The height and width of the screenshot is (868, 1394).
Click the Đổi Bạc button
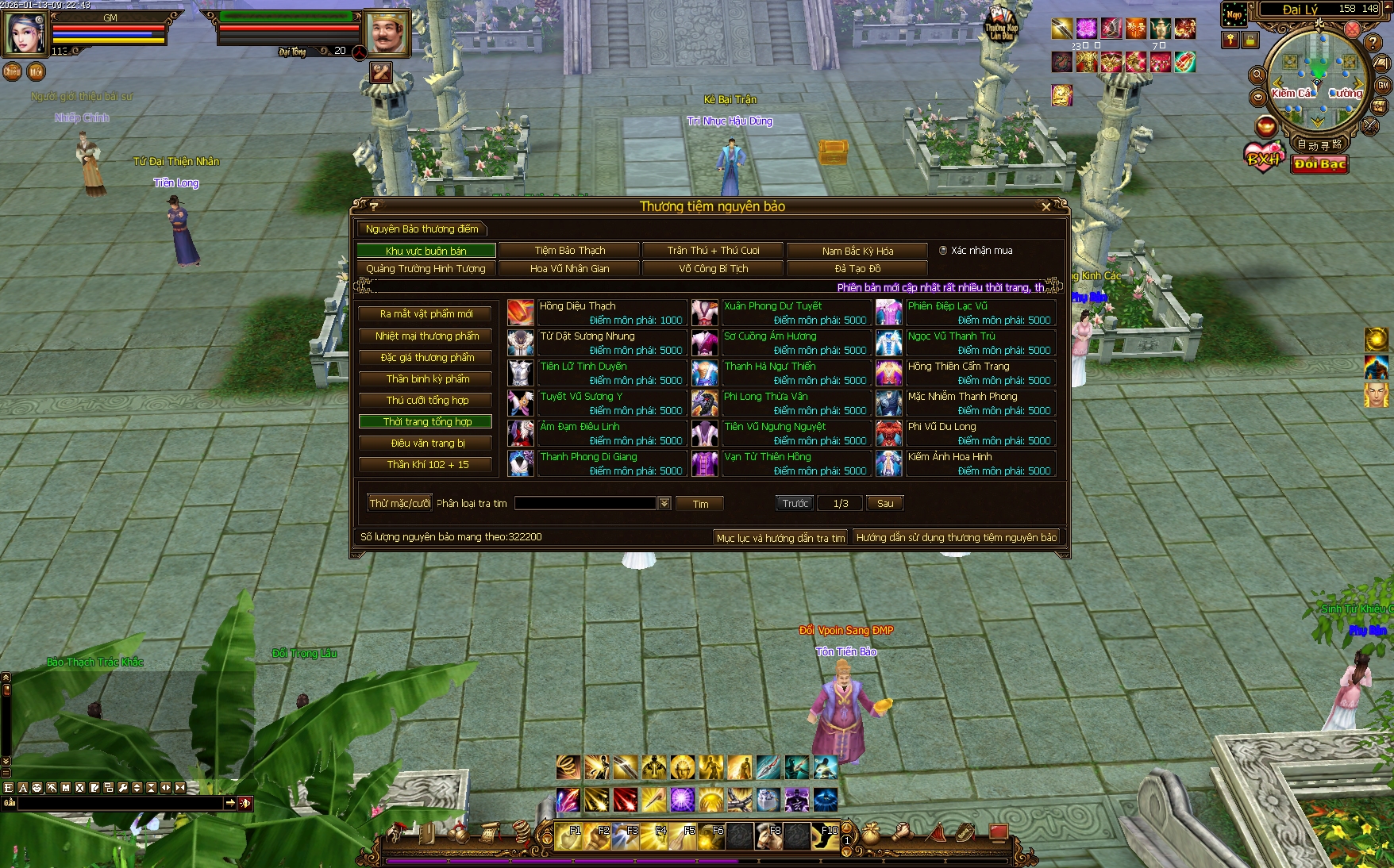coord(1319,164)
